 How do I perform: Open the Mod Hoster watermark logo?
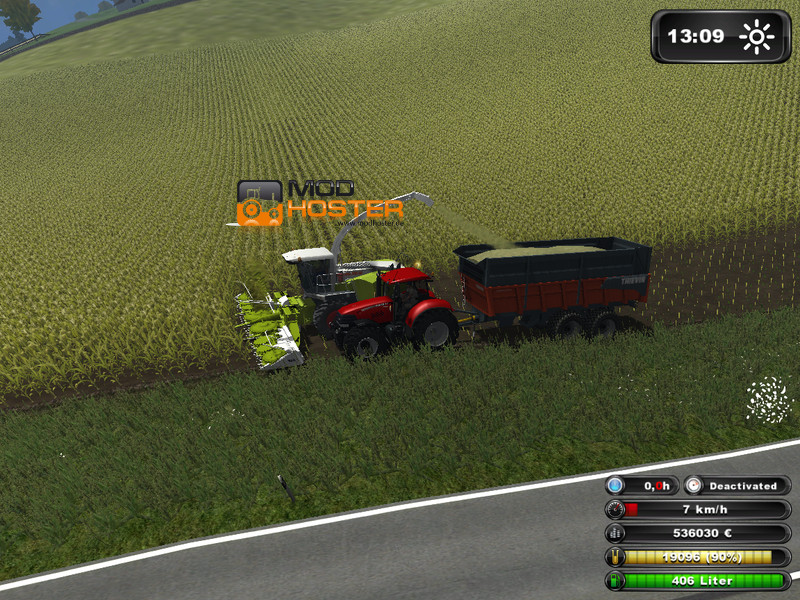coord(320,202)
